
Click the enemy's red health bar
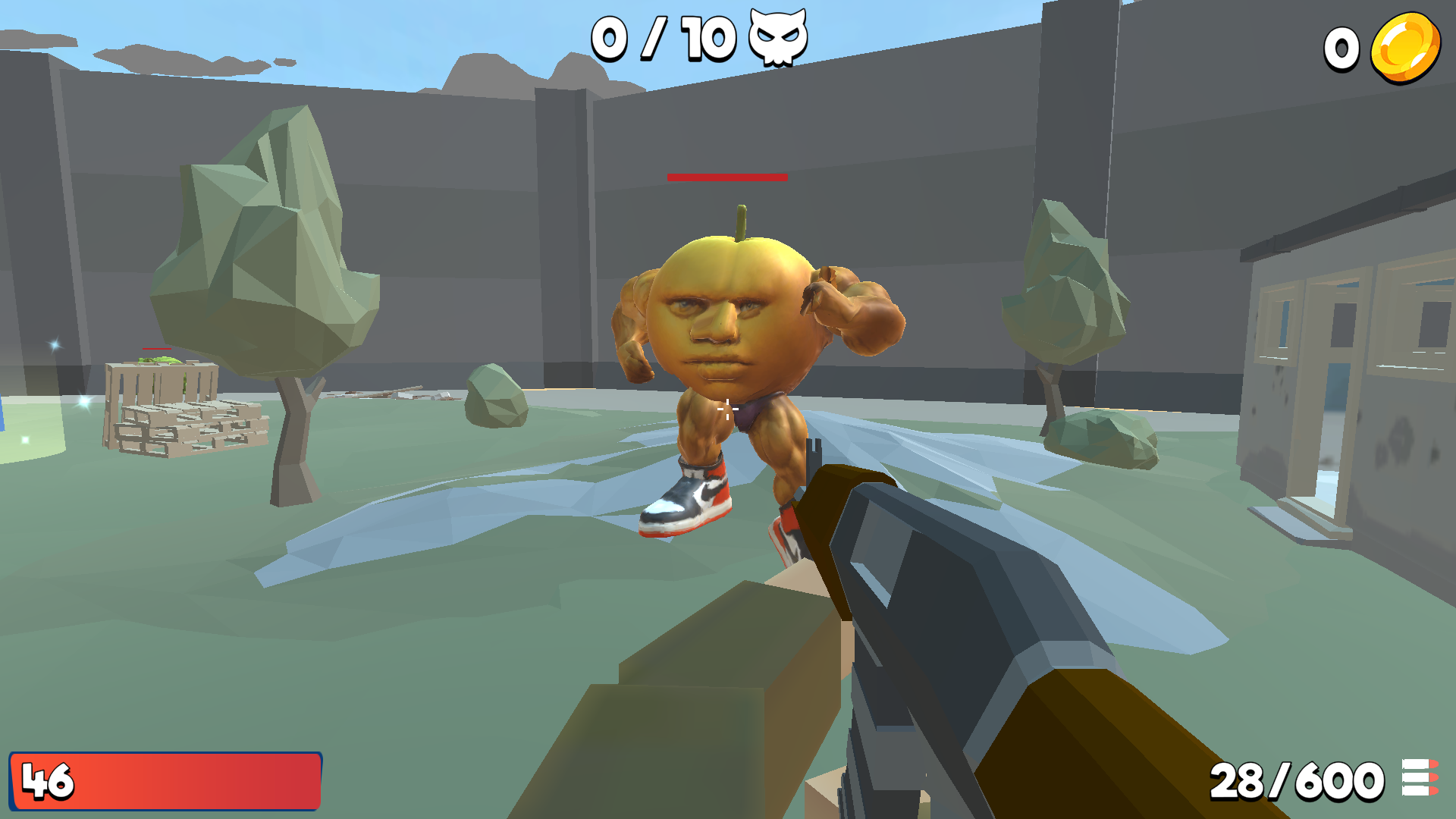[x=726, y=178]
